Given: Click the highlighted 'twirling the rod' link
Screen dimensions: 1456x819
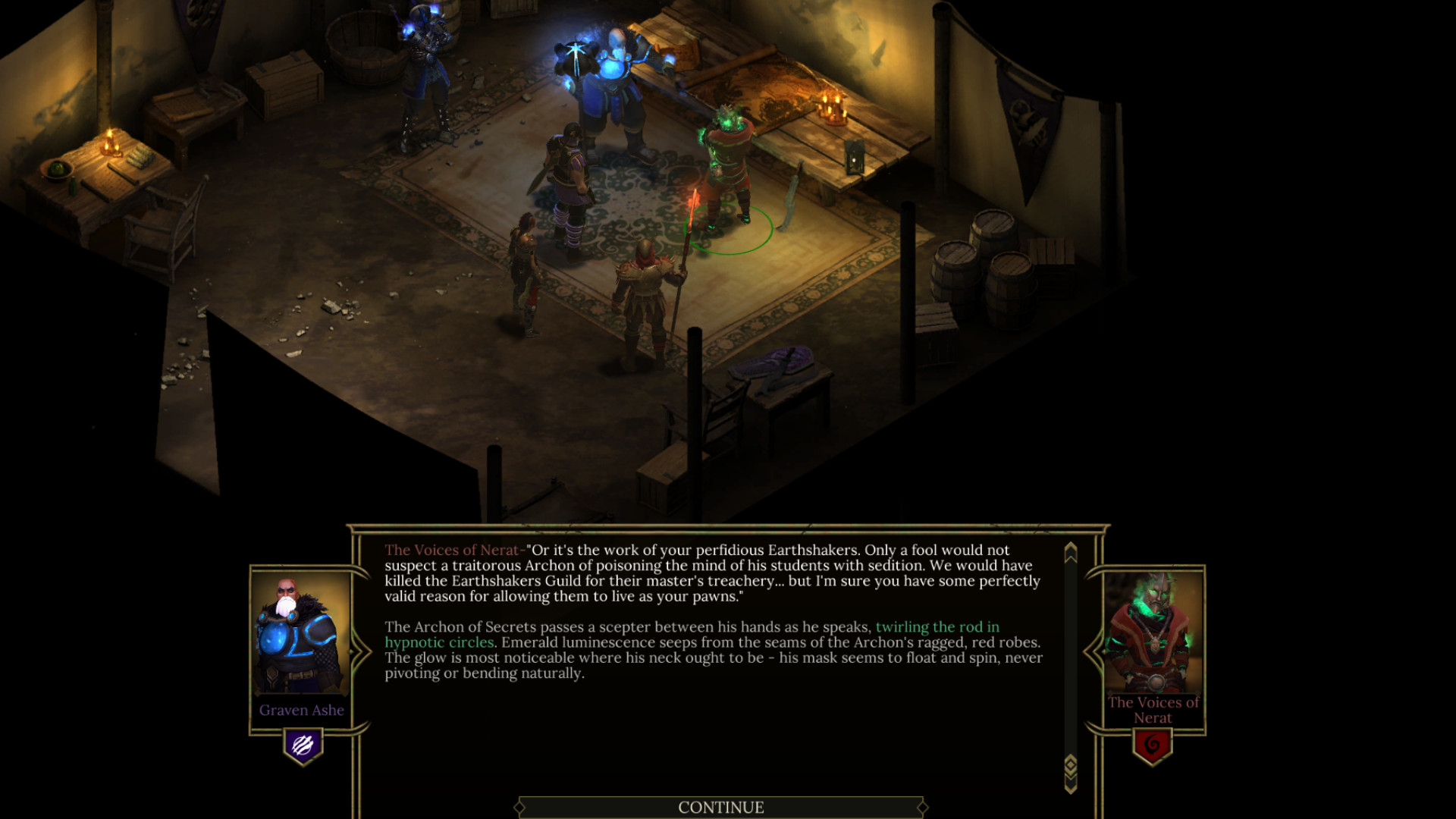Looking at the screenshot, I should pyautogui.click(x=937, y=627).
